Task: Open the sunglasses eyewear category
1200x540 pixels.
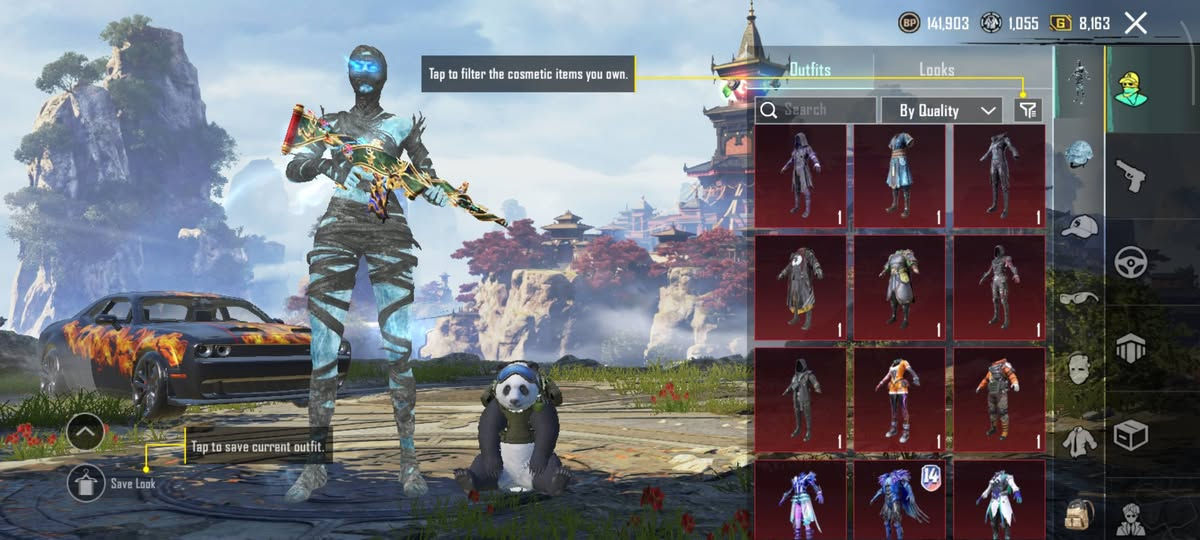Action: click(1079, 297)
